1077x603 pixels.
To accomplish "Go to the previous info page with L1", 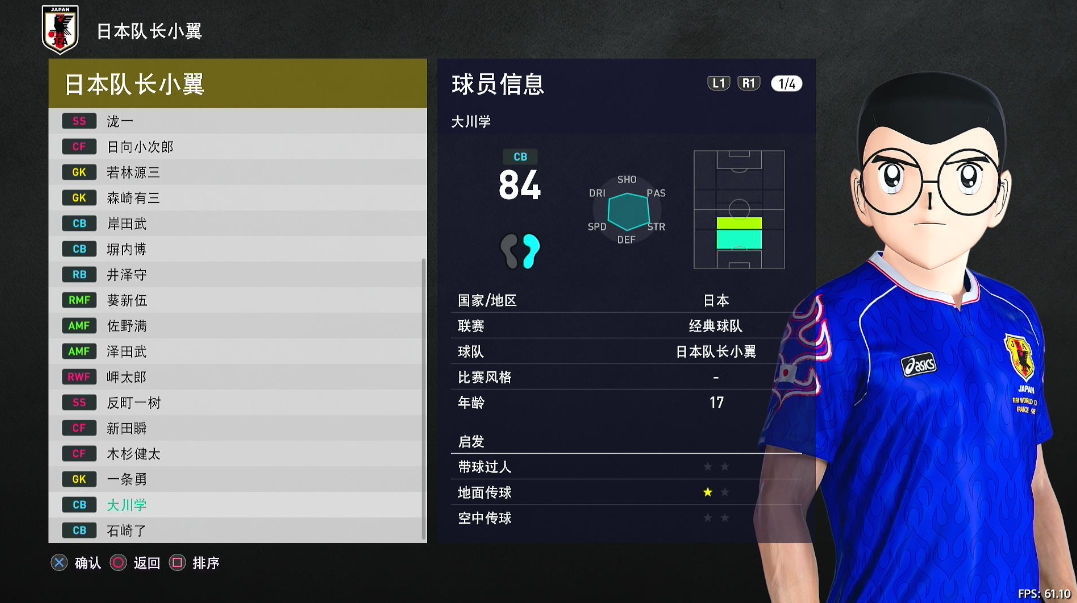I will (x=719, y=84).
